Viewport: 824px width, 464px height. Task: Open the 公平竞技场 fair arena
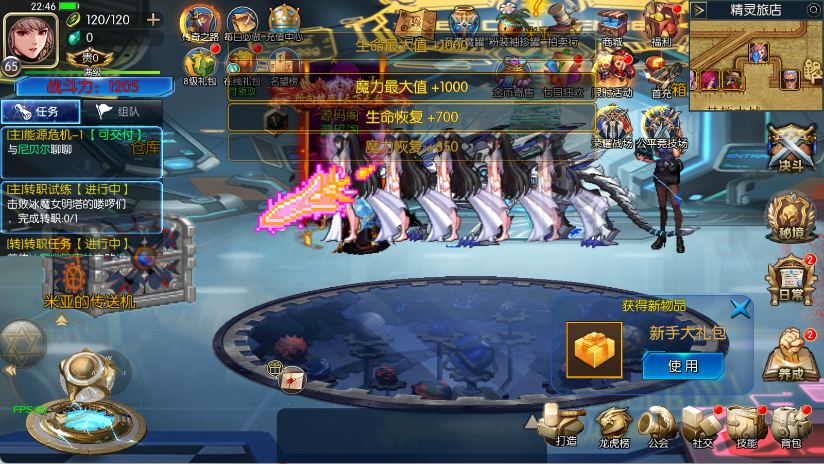663,128
